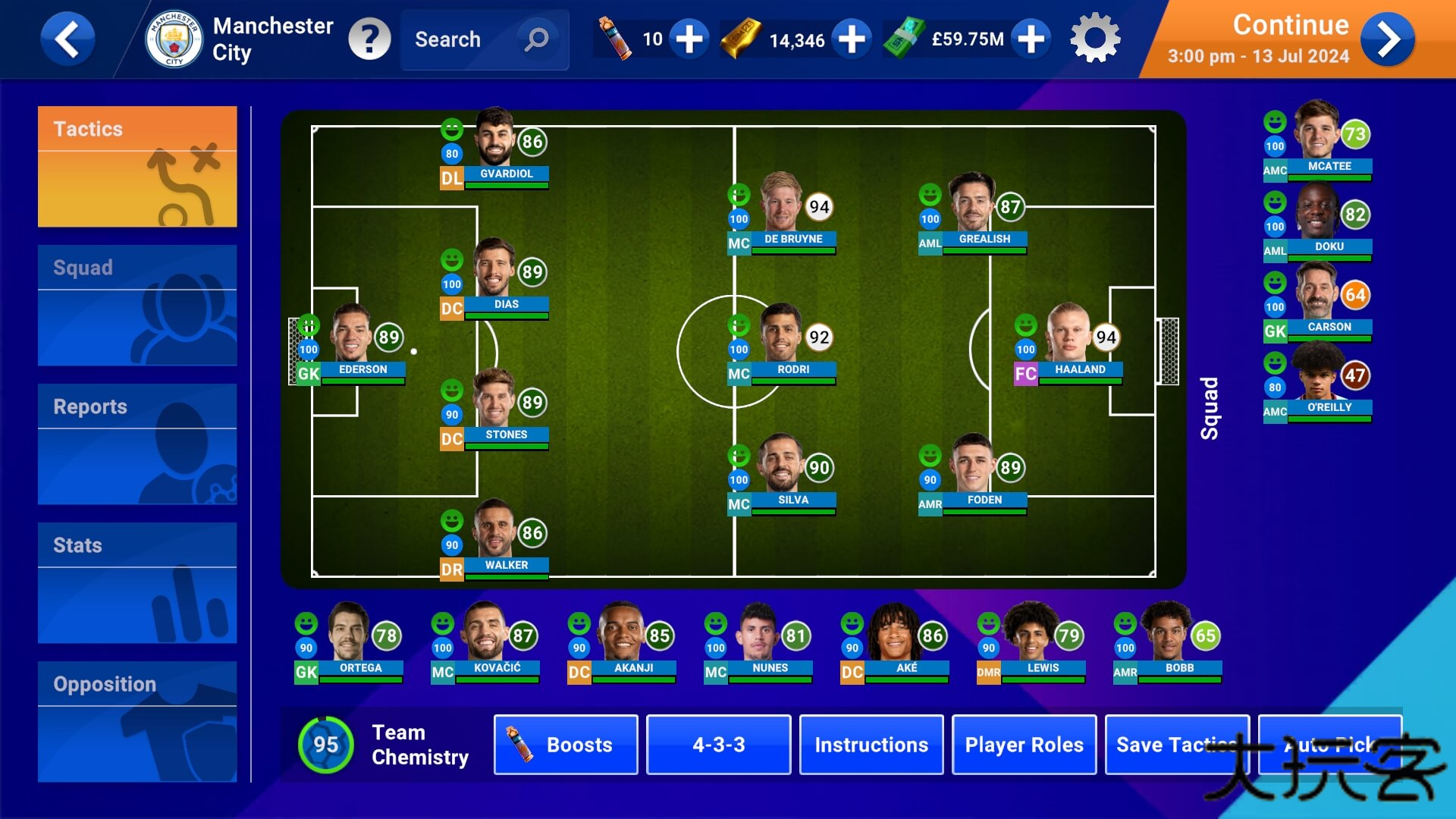This screenshot has height=819, width=1456.
Task: View the Stats section
Action: pos(137,582)
